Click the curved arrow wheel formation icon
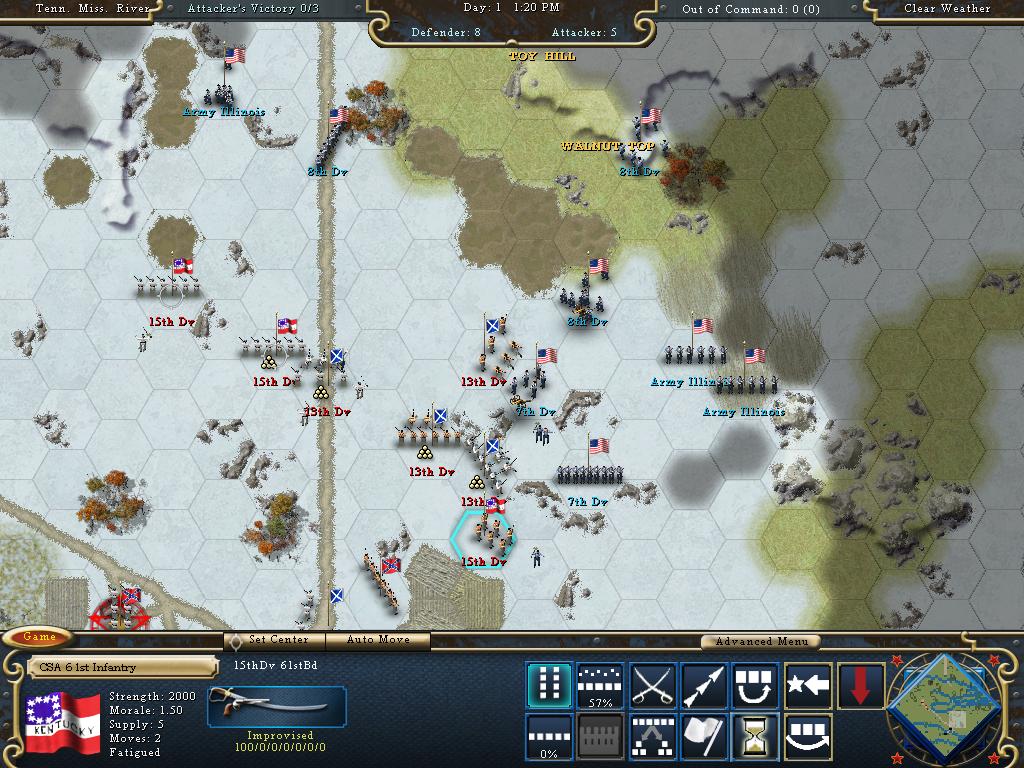 click(808, 737)
